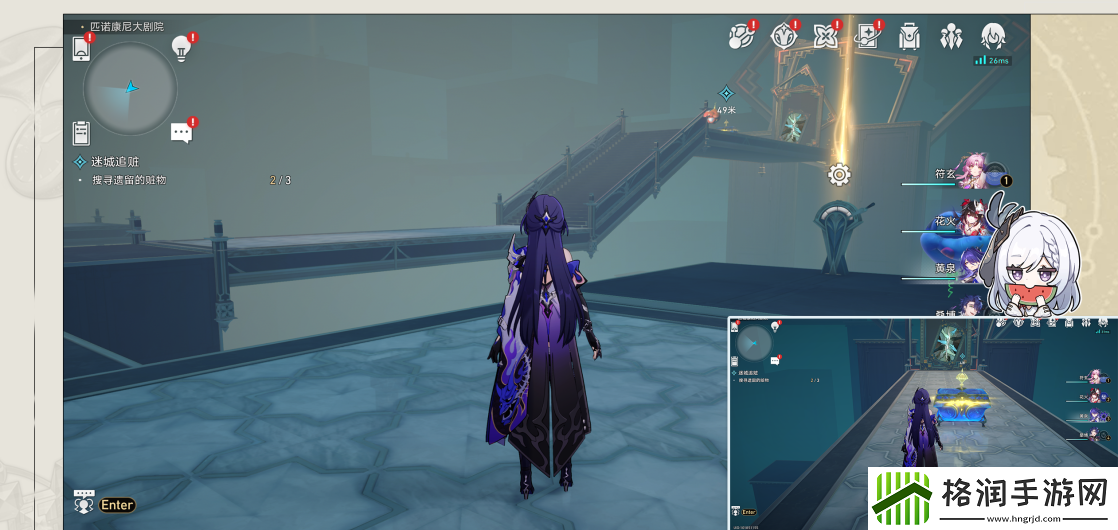
Task: Open the compass-shaped guide icon
Action: click(x=783, y=37)
